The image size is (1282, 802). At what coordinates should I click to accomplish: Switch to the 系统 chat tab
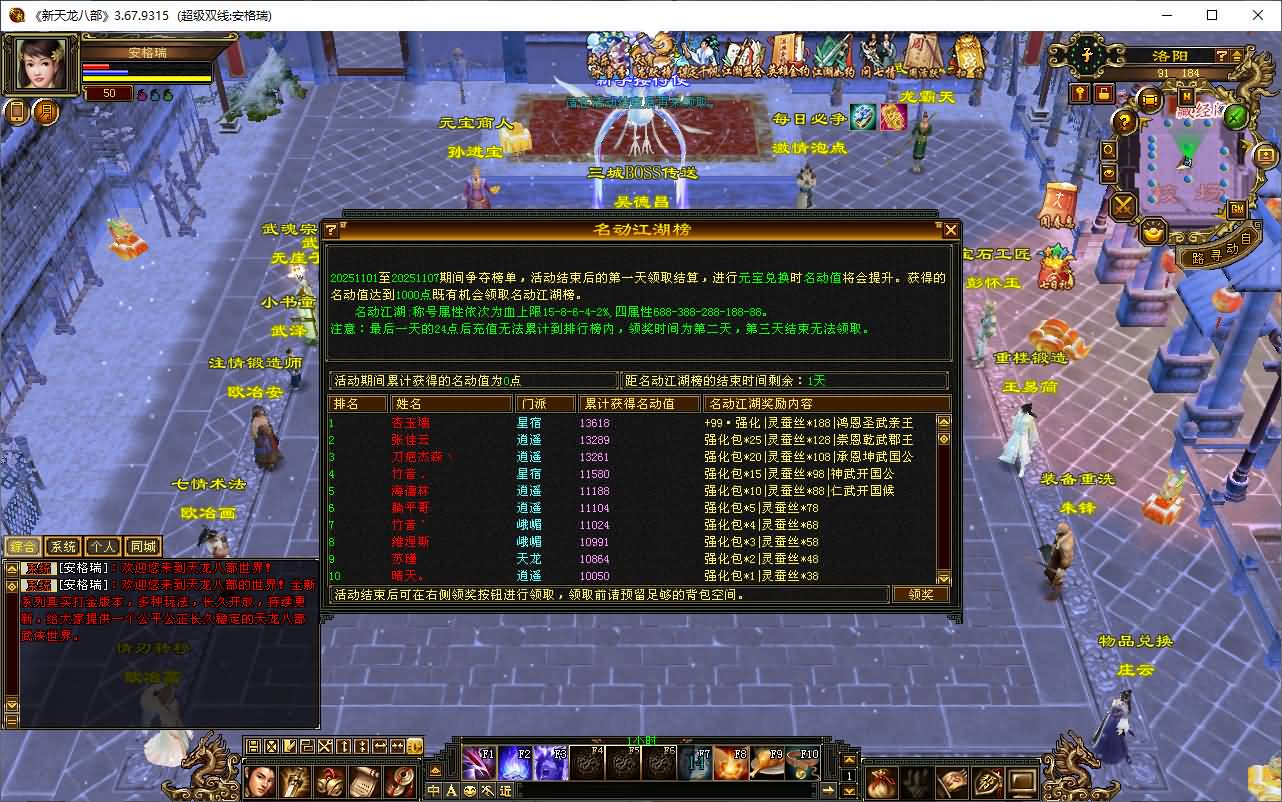(62, 546)
